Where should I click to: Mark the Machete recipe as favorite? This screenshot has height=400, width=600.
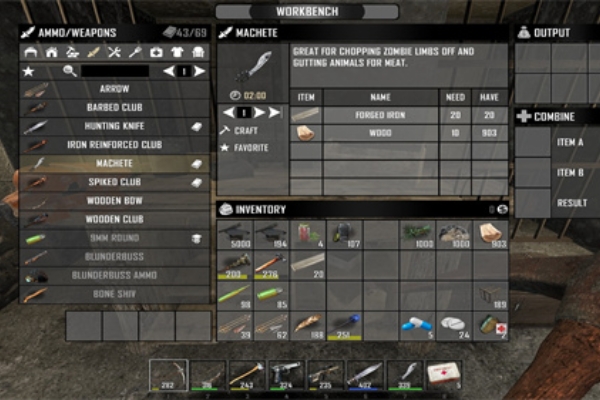(x=250, y=147)
